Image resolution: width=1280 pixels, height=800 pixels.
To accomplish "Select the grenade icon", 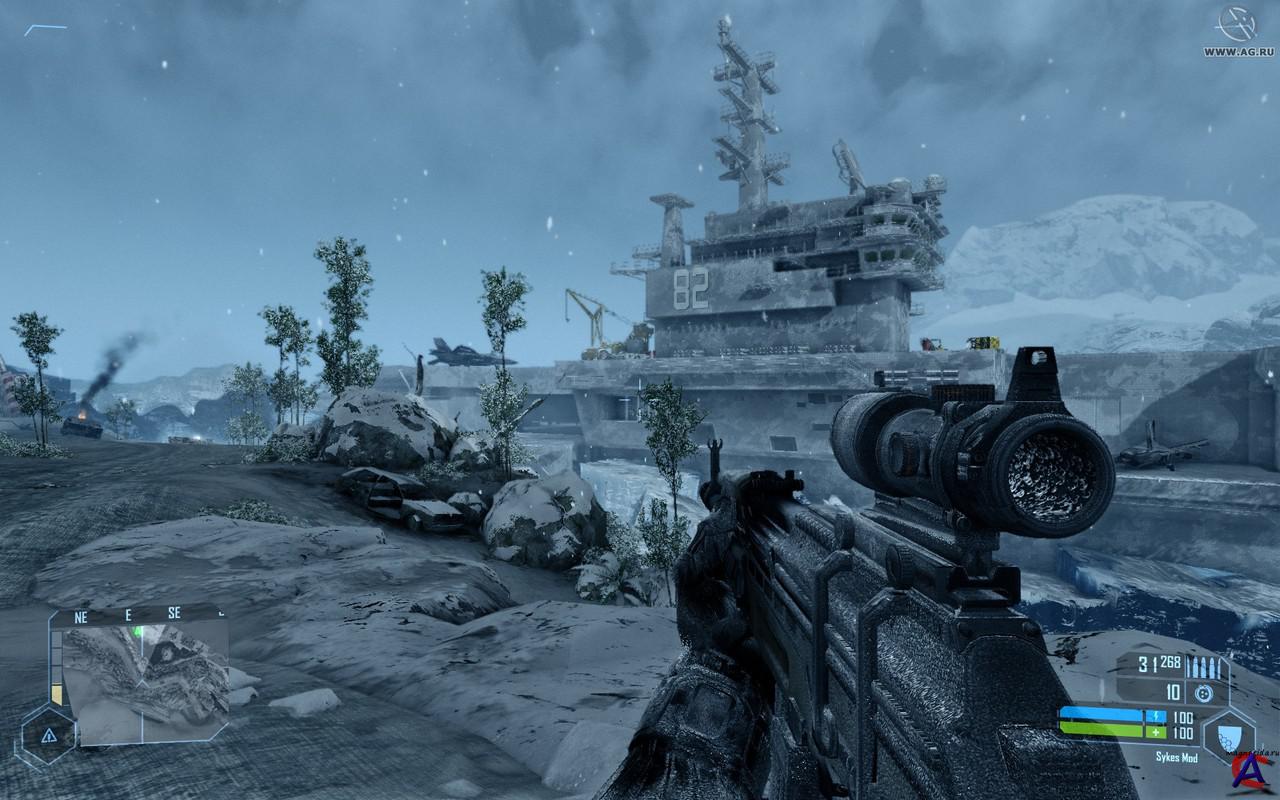I will 1205,693.
